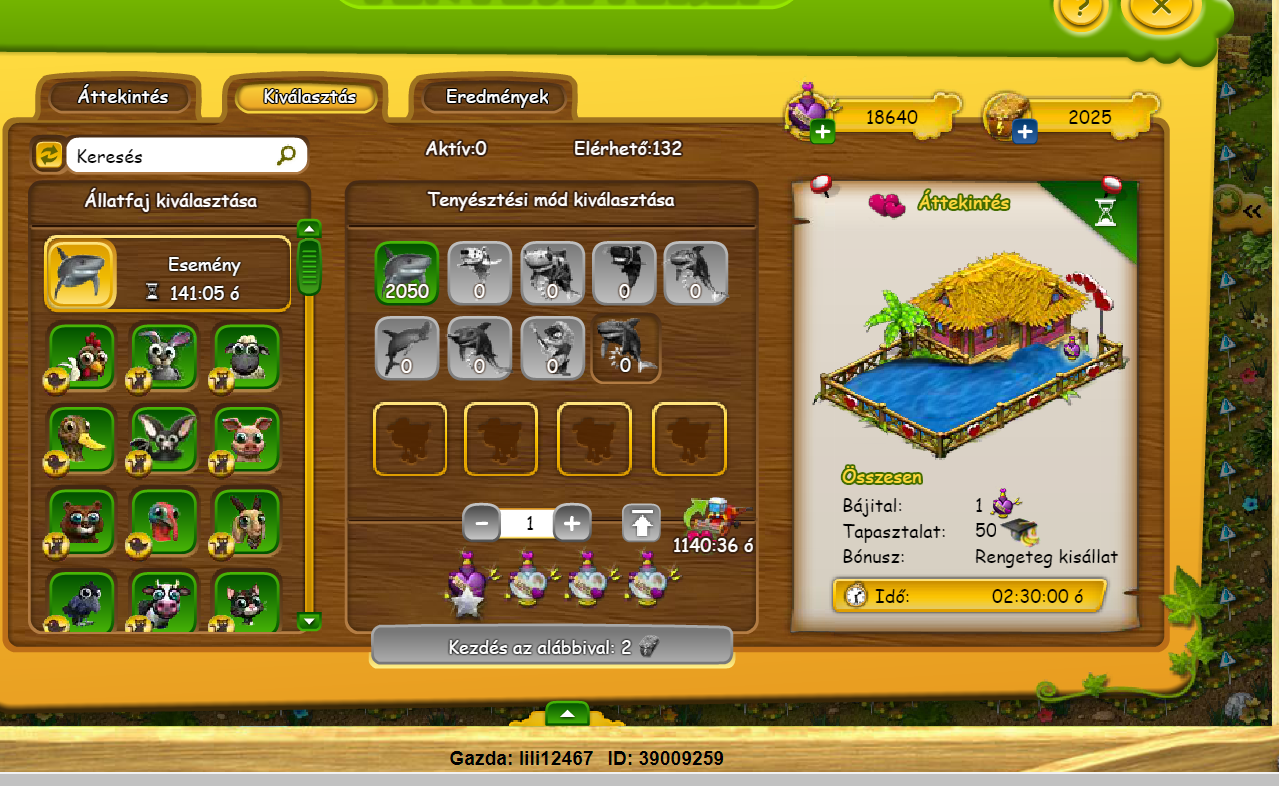Buy more gold with the blue plus

[1024, 132]
